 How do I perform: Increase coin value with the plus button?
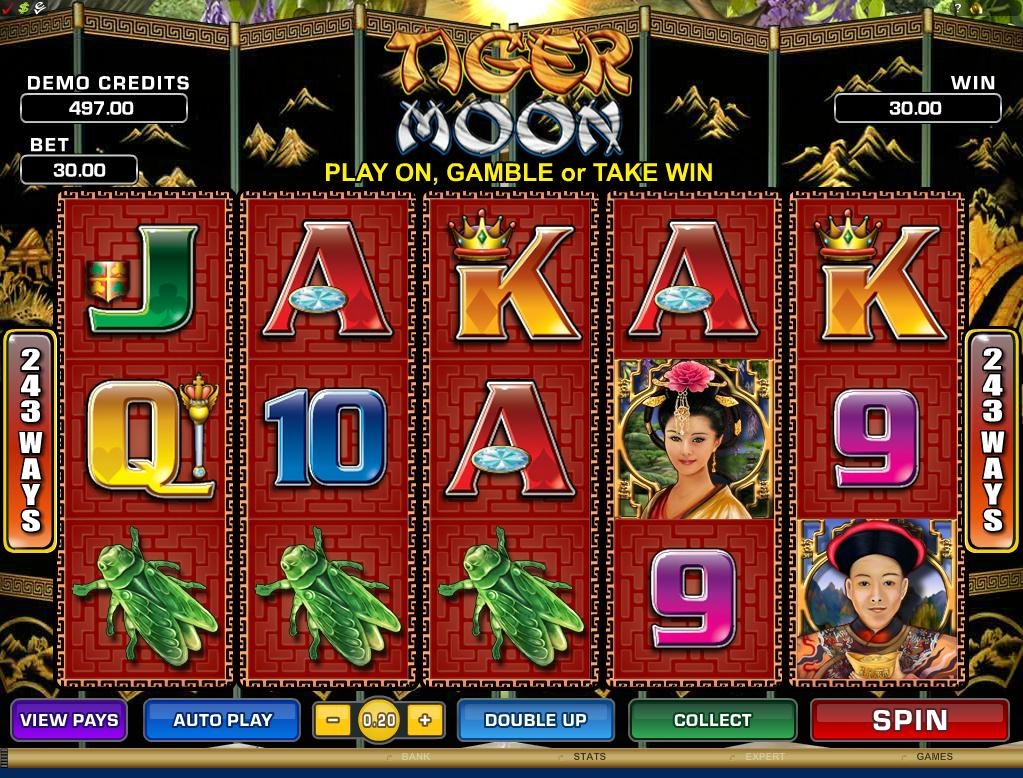coord(425,720)
